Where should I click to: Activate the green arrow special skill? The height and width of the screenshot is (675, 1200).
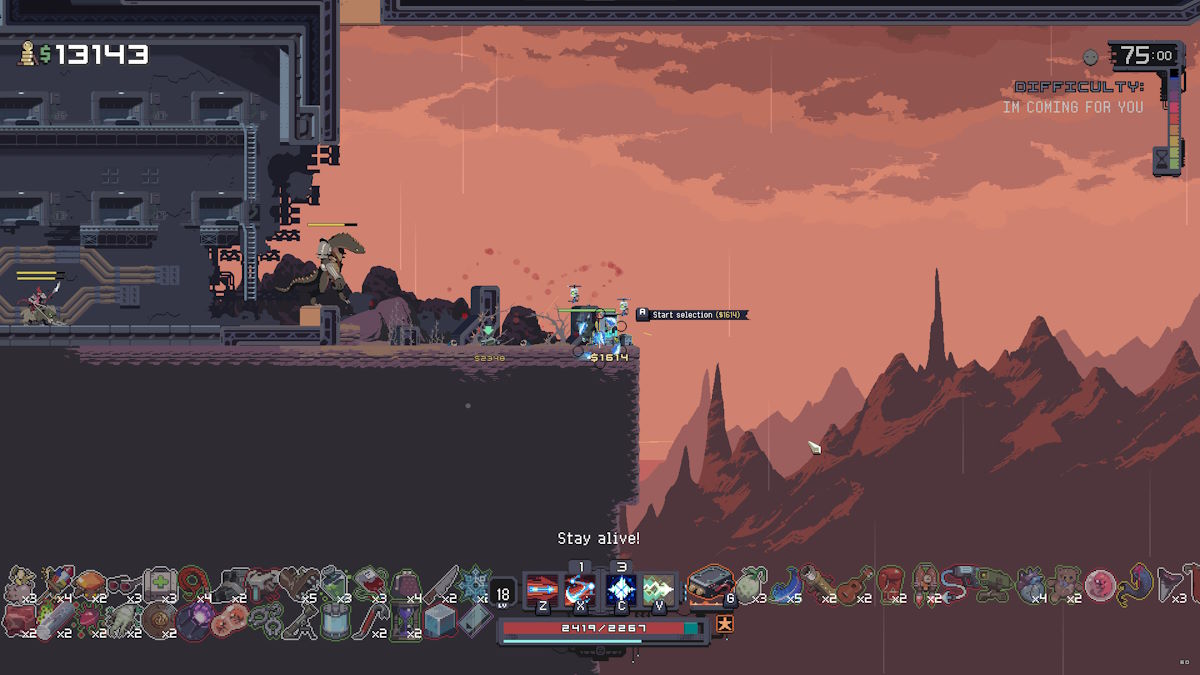pos(659,587)
